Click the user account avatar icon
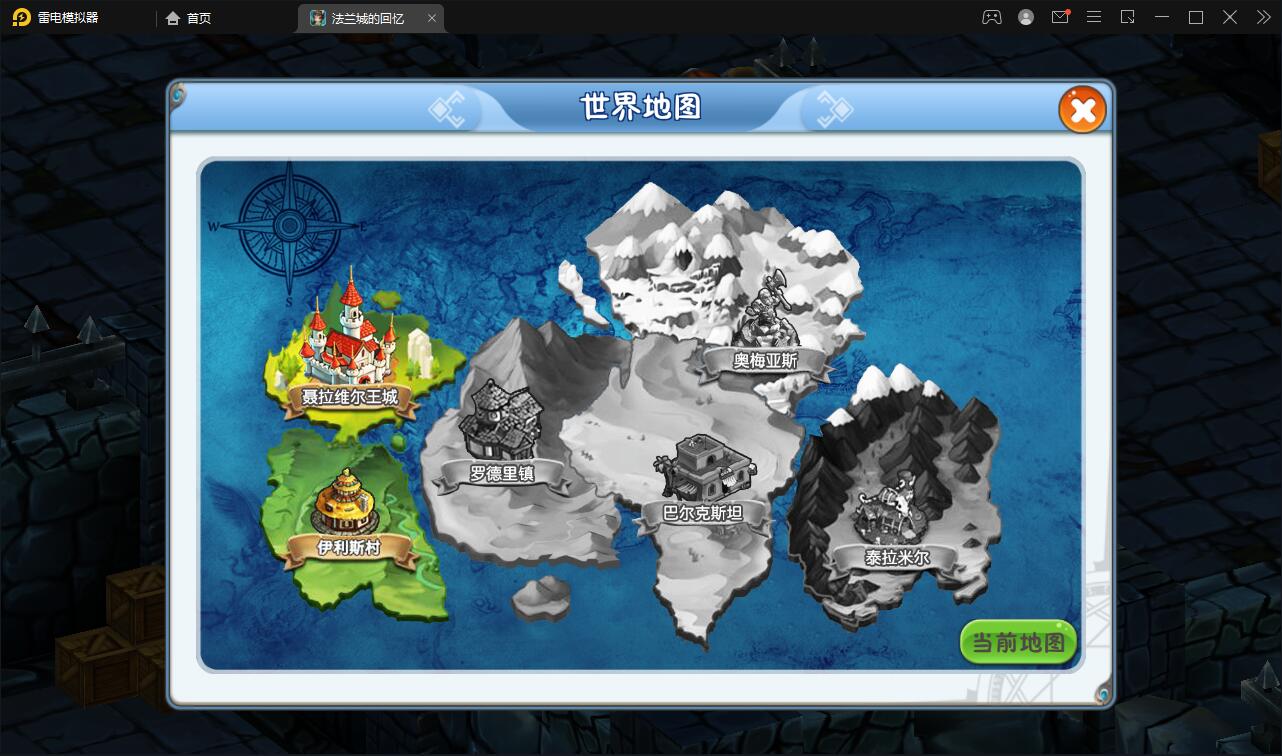Viewport: 1282px width, 756px height. tap(1025, 17)
